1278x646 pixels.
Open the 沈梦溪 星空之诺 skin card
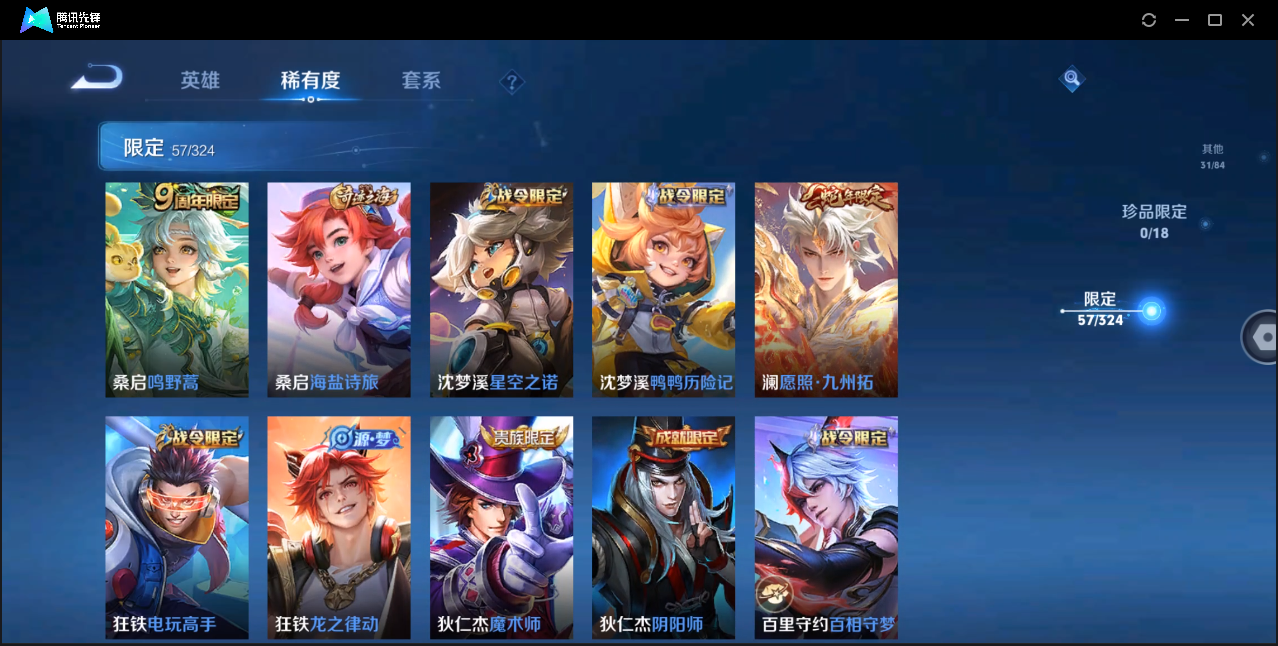tap(501, 290)
